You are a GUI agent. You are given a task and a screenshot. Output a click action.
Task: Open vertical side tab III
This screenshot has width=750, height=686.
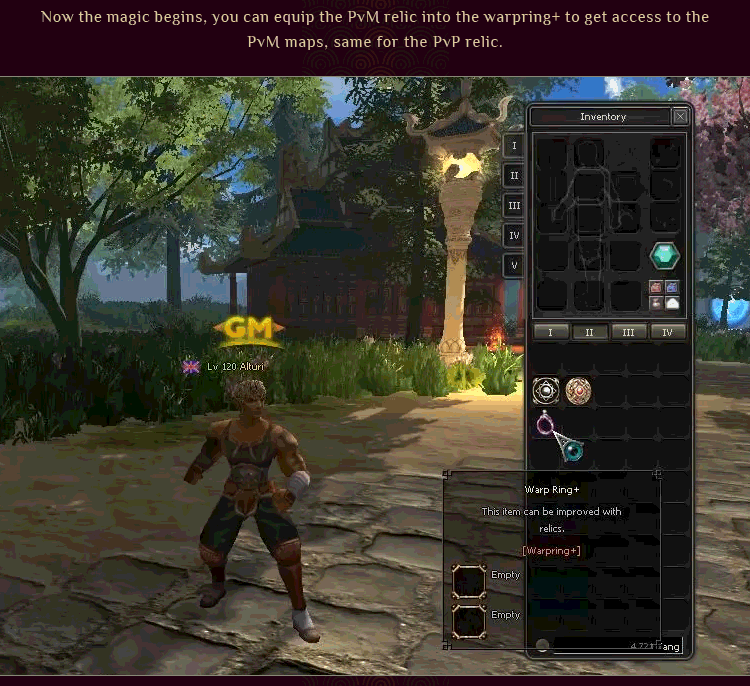point(514,206)
